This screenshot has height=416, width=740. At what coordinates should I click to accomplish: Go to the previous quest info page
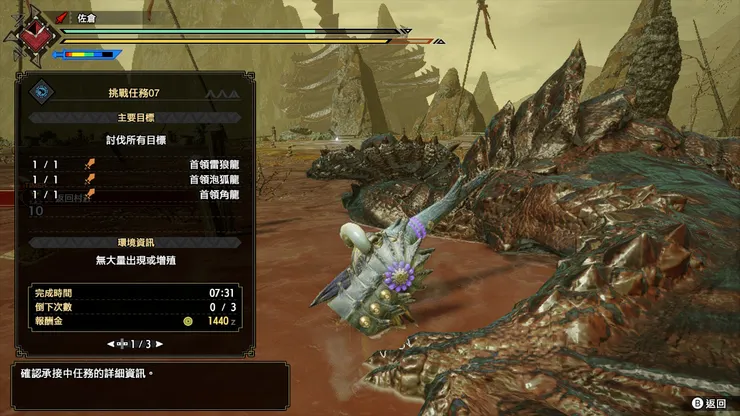click(x=111, y=343)
